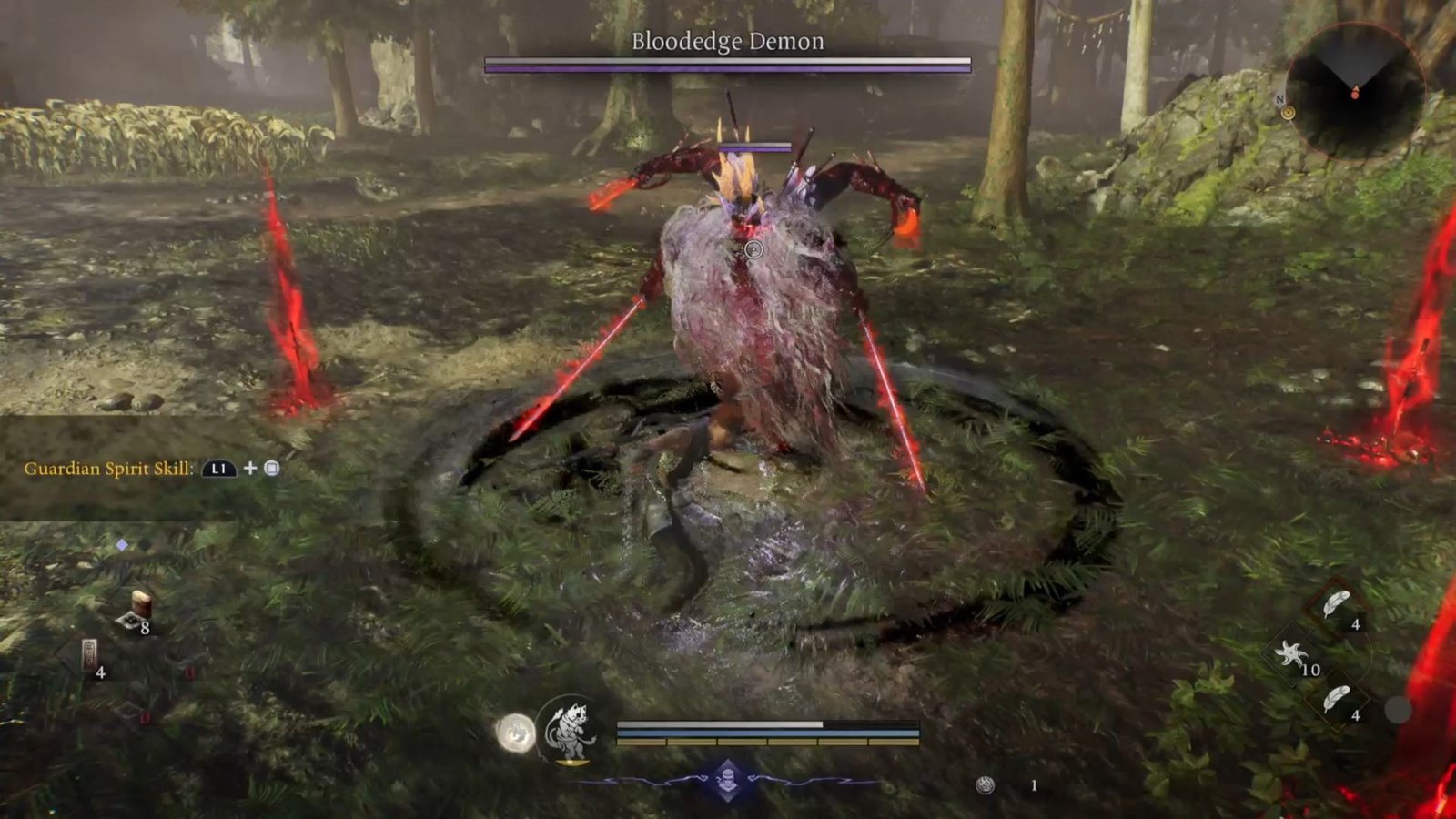Click the small purple diamond marker above item slots
This screenshot has width=1456, height=819.
pos(121,544)
